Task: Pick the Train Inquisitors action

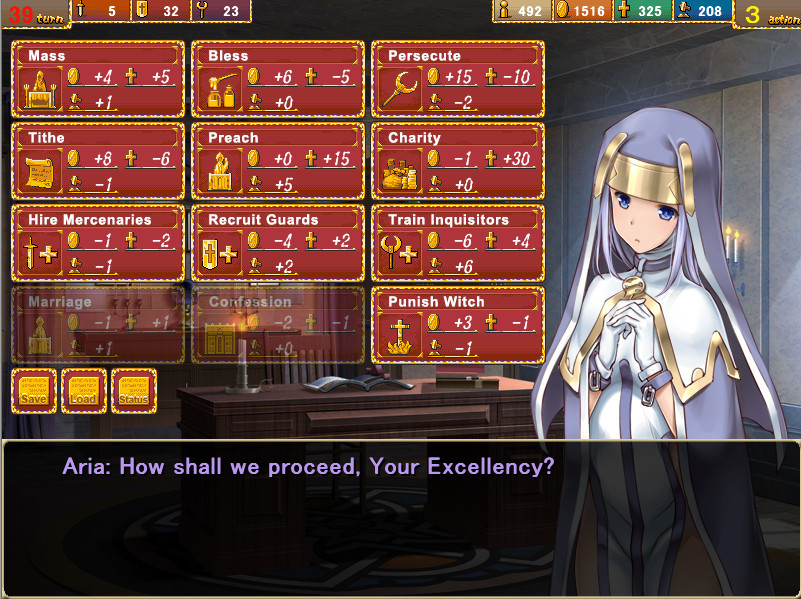Action: (x=458, y=243)
